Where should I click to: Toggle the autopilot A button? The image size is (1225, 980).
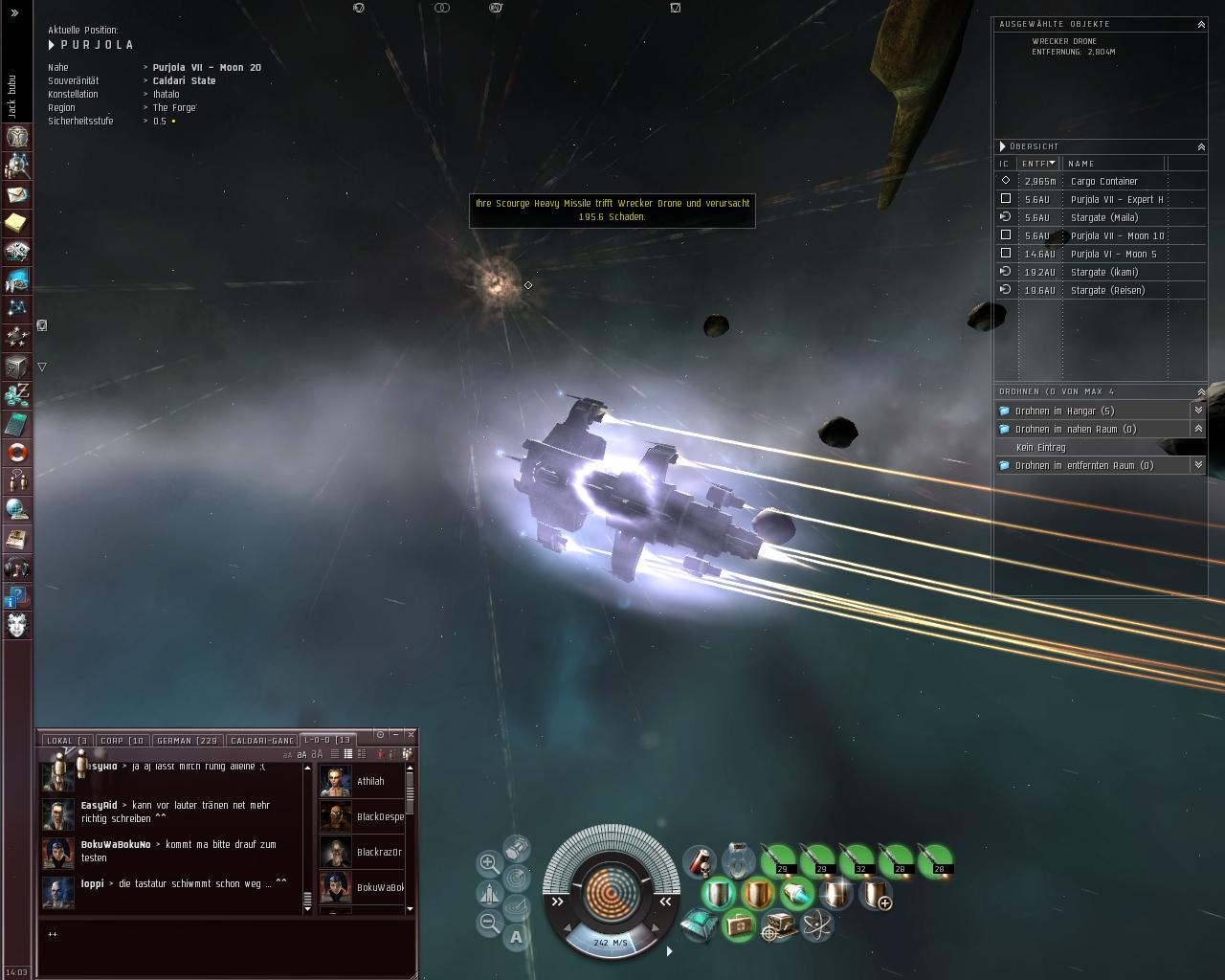[517, 938]
